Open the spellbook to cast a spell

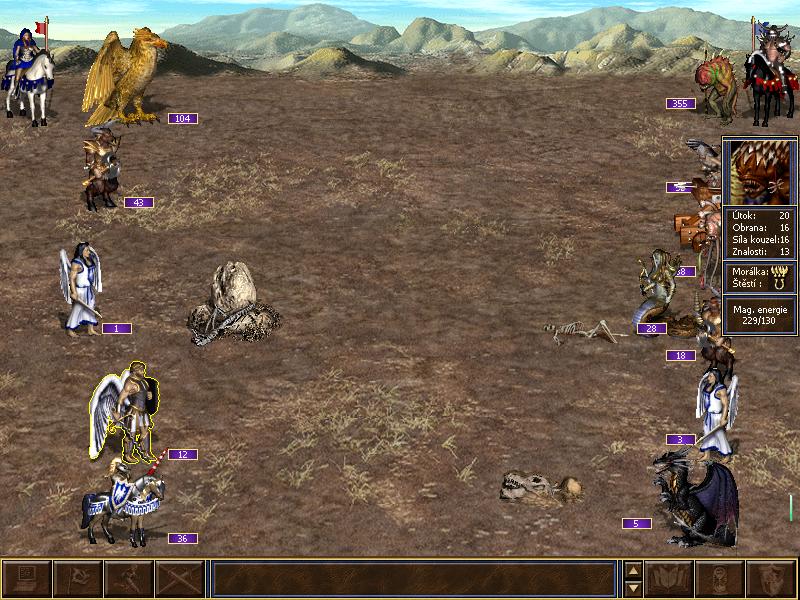670,579
